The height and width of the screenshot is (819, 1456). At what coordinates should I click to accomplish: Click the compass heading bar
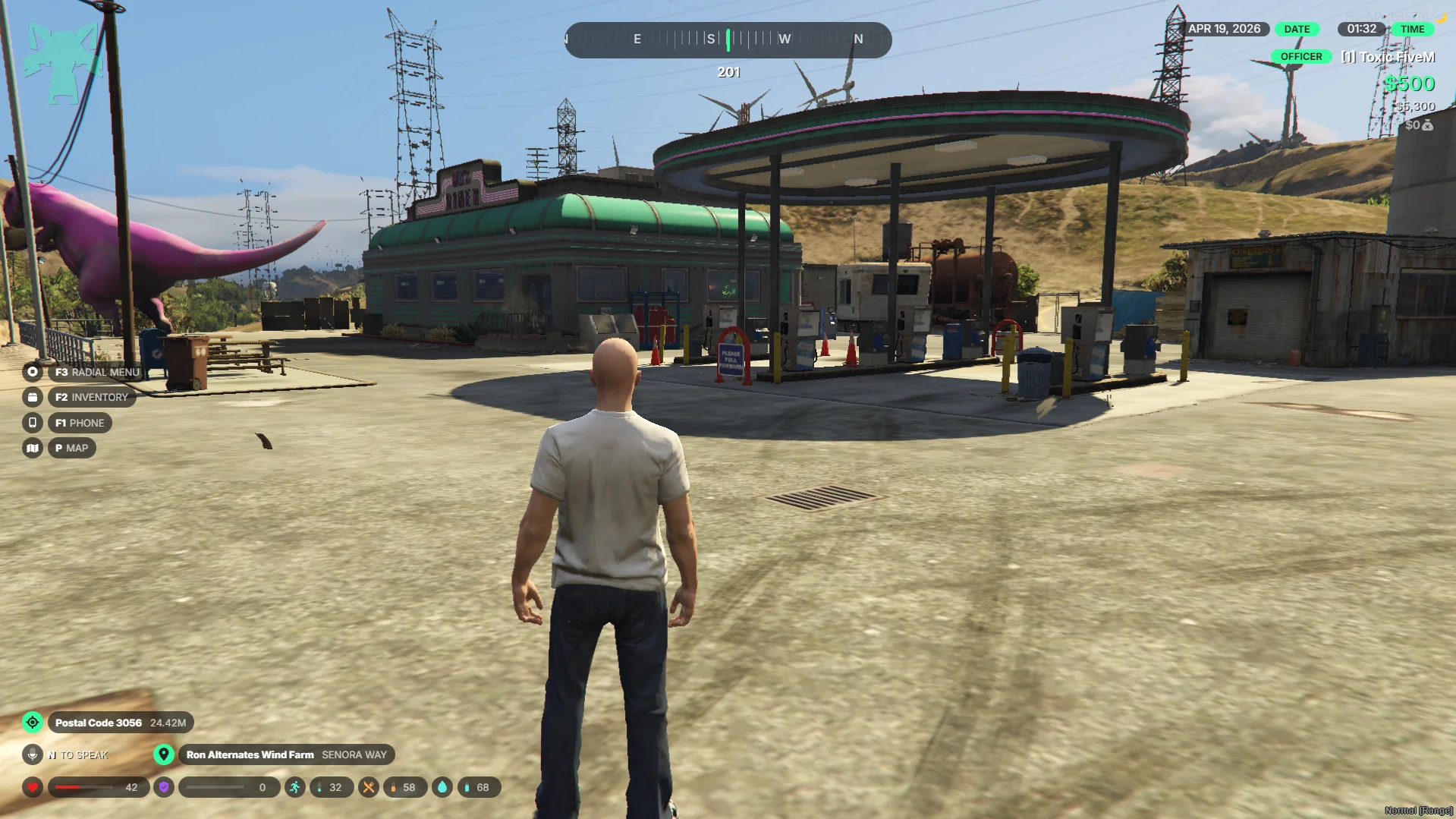coord(728,39)
